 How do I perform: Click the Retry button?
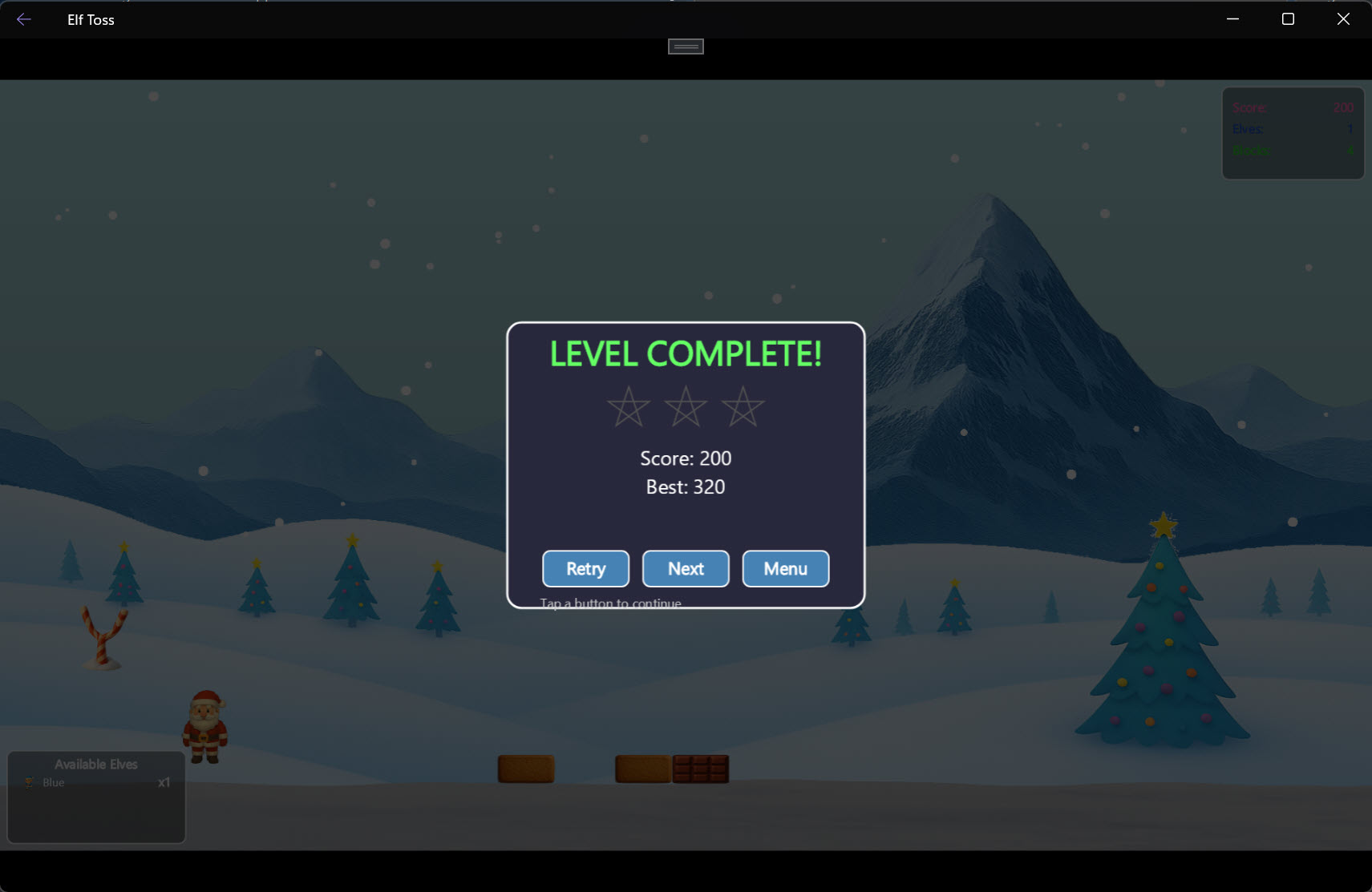585,568
